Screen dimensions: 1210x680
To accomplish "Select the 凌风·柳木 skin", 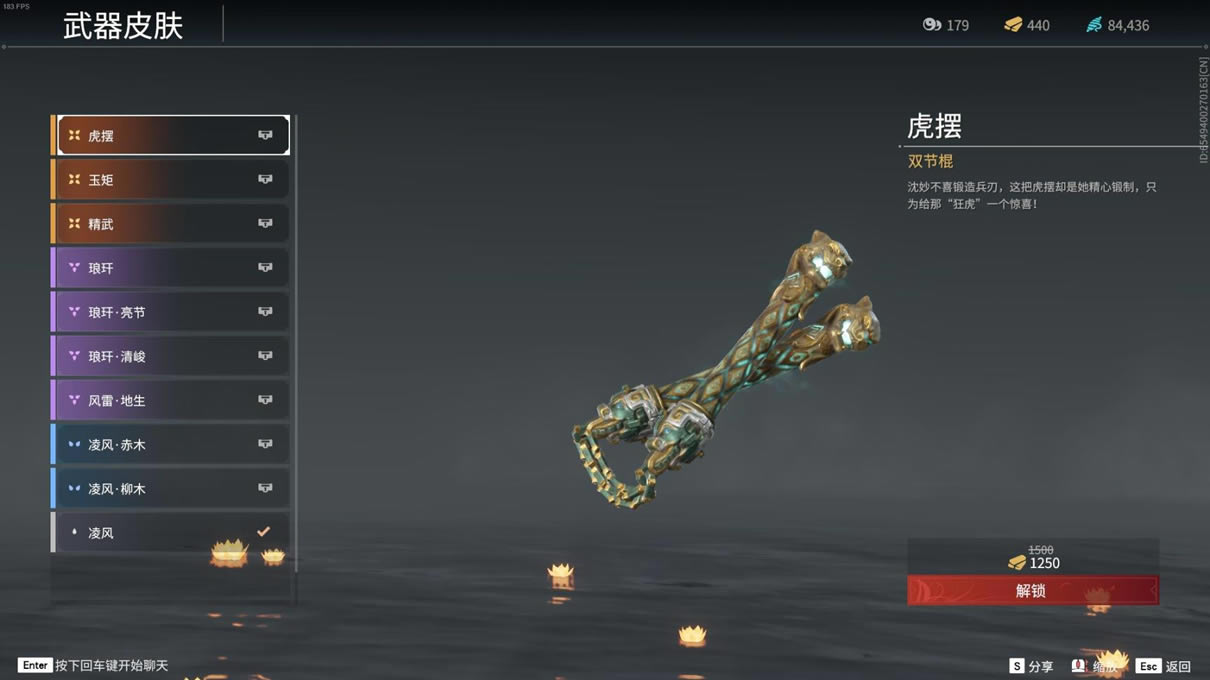I will point(172,488).
